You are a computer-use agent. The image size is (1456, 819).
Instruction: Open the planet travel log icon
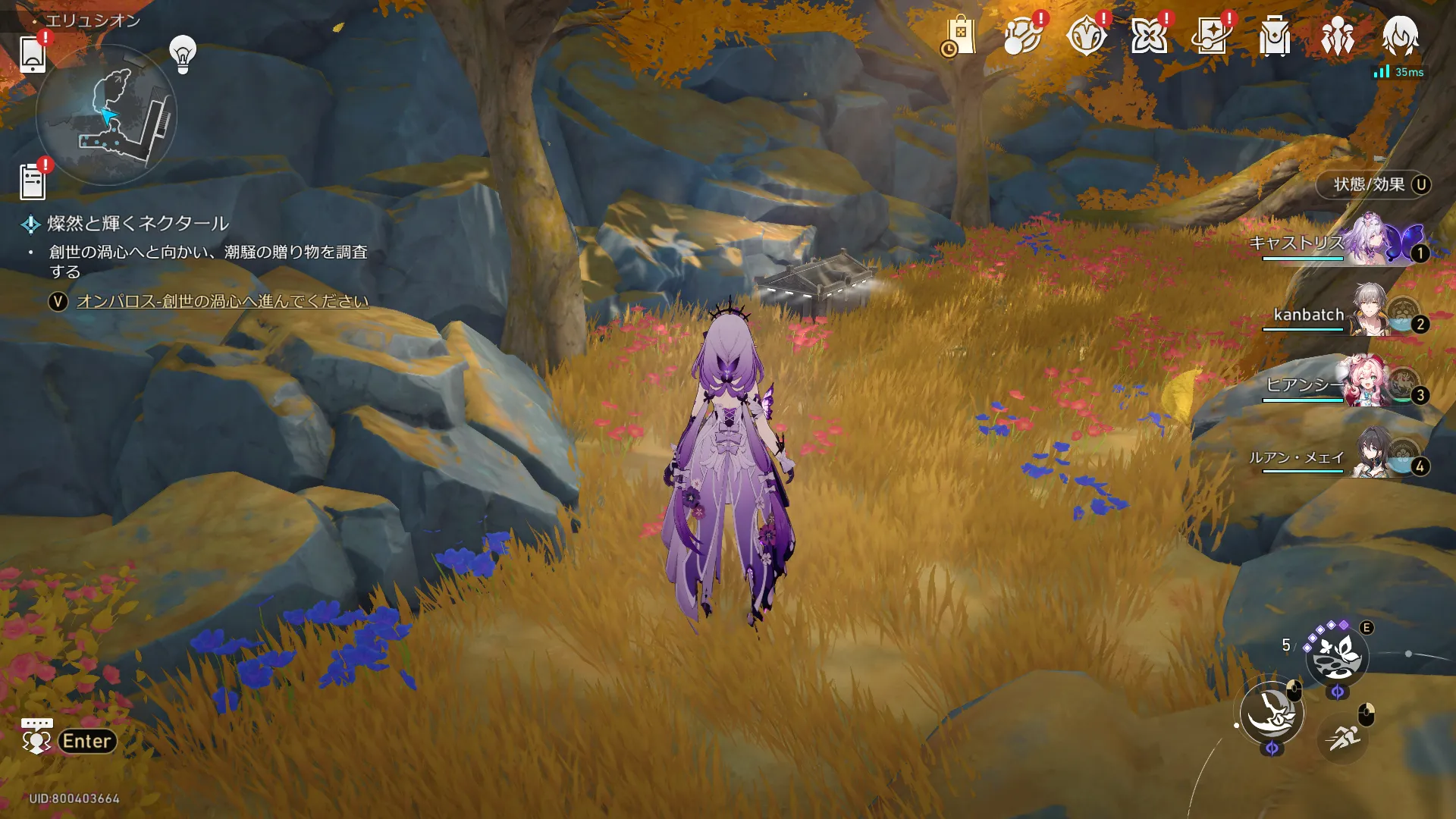click(x=1021, y=36)
